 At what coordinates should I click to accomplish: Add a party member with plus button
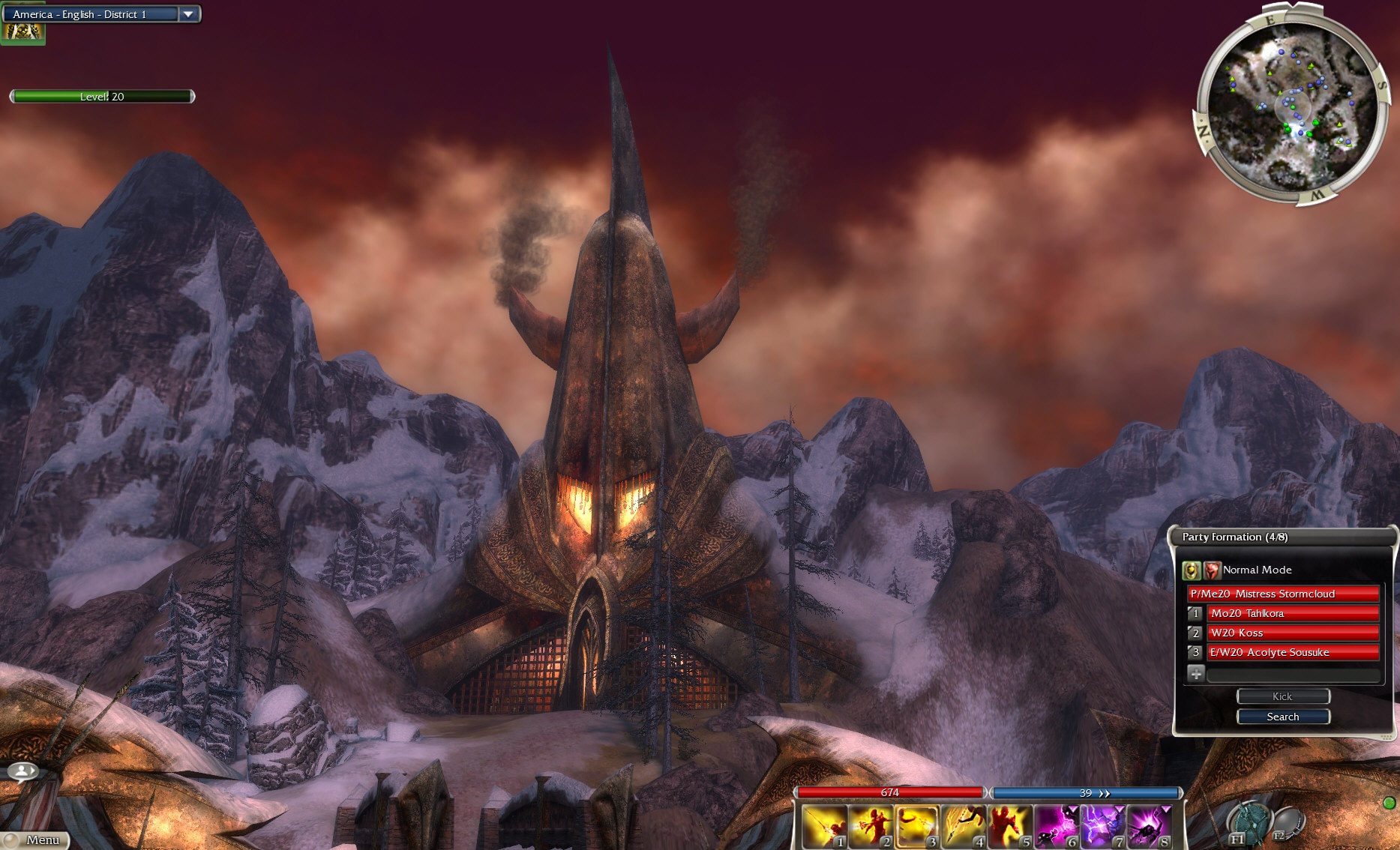click(x=1196, y=673)
